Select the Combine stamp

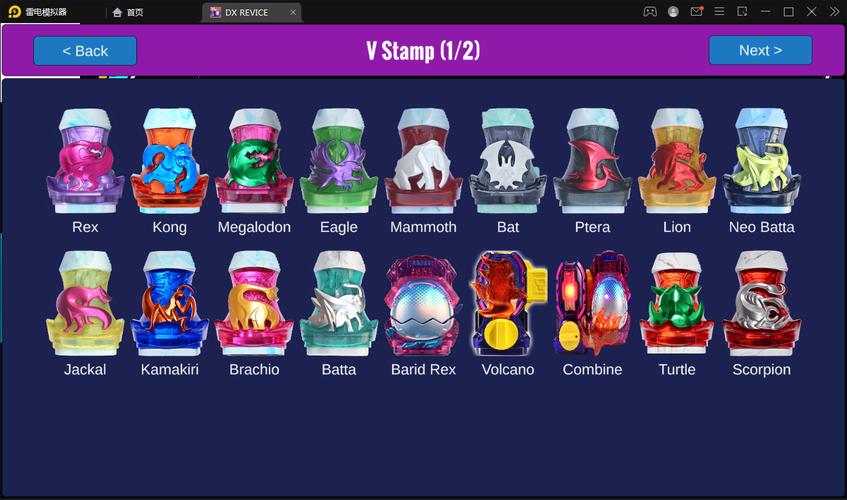(592, 304)
